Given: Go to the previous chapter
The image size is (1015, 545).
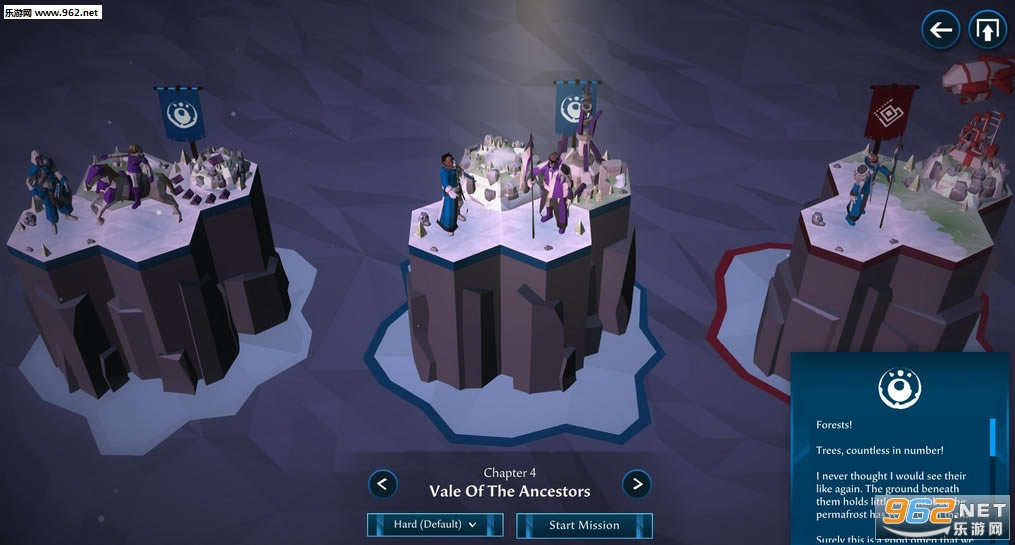Looking at the screenshot, I should (383, 484).
